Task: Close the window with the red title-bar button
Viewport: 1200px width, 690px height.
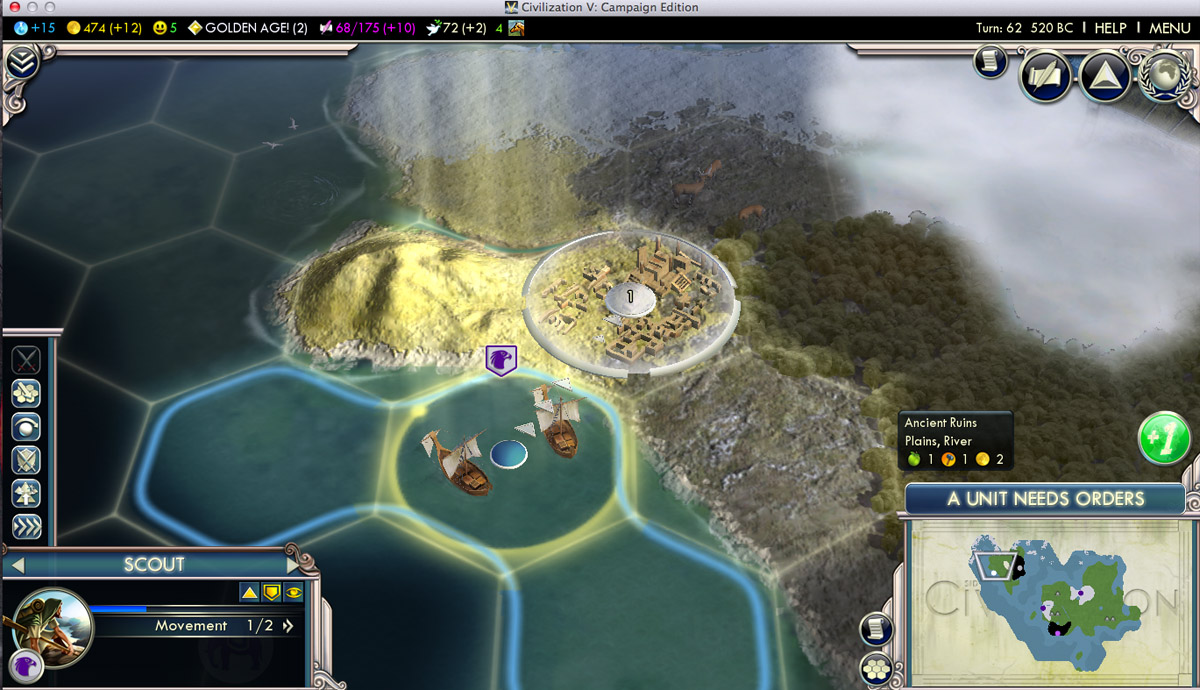Action: [14, 7]
